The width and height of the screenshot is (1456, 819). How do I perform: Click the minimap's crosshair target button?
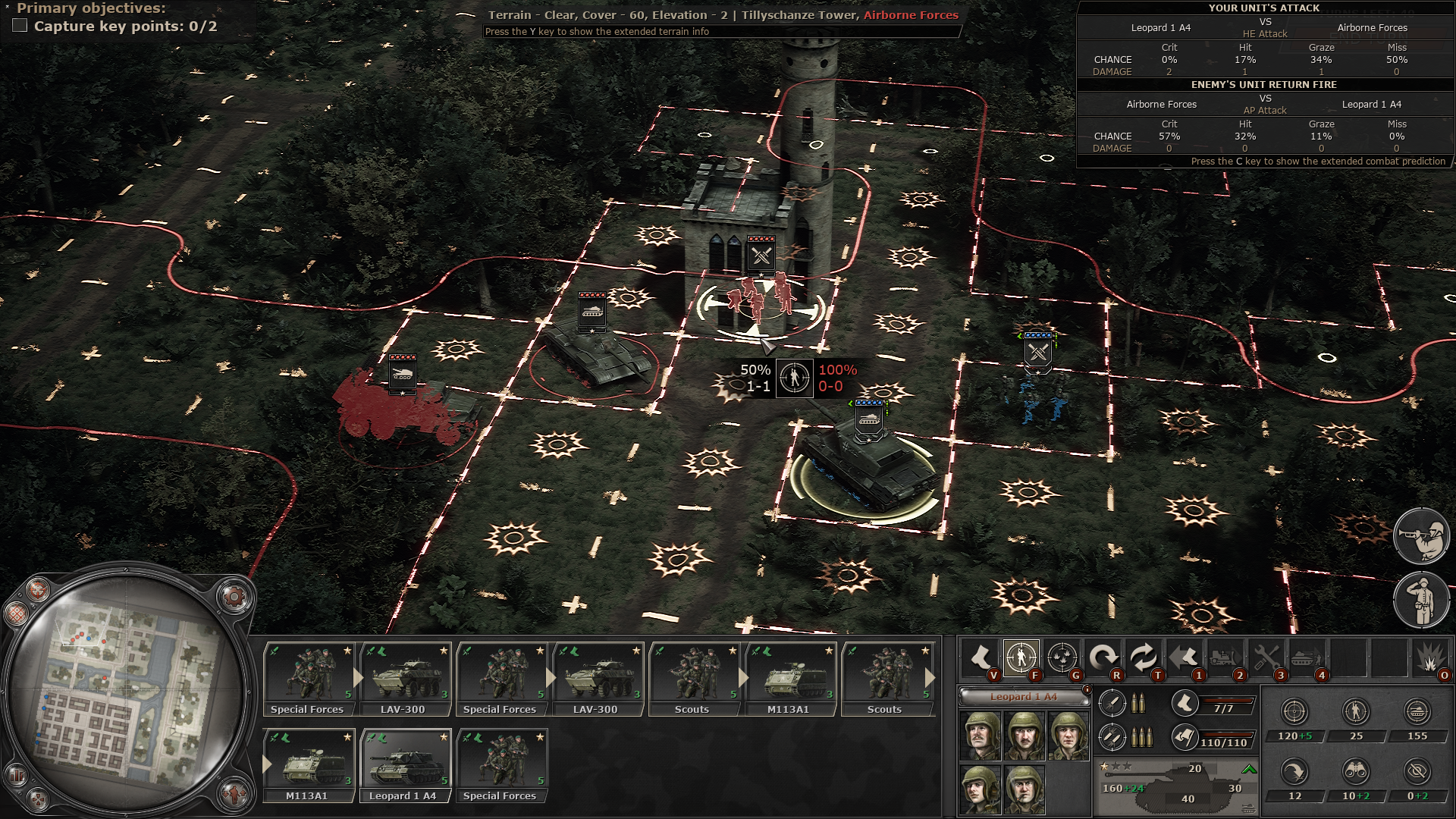tap(38, 589)
